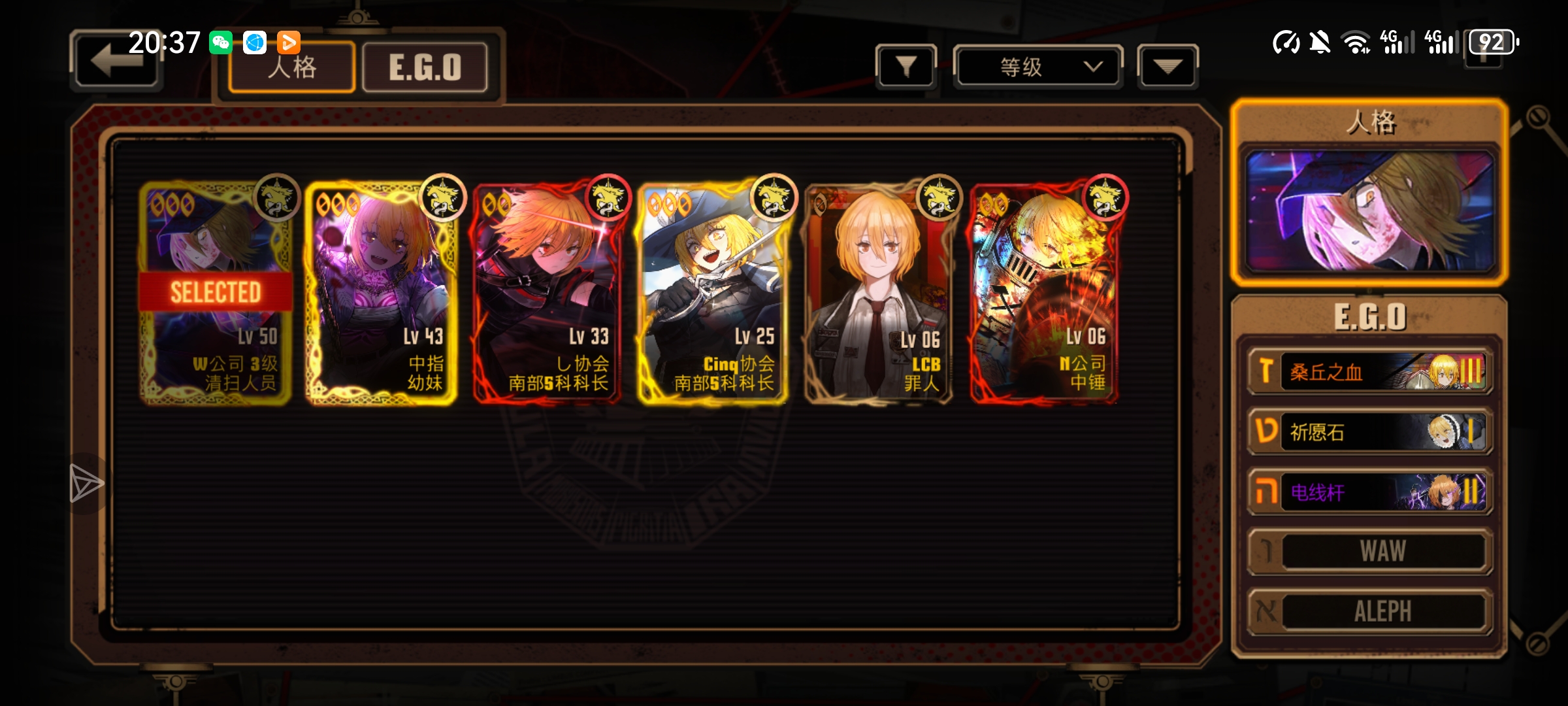
Task: Switch to the E.G.O tab
Action: click(x=425, y=67)
